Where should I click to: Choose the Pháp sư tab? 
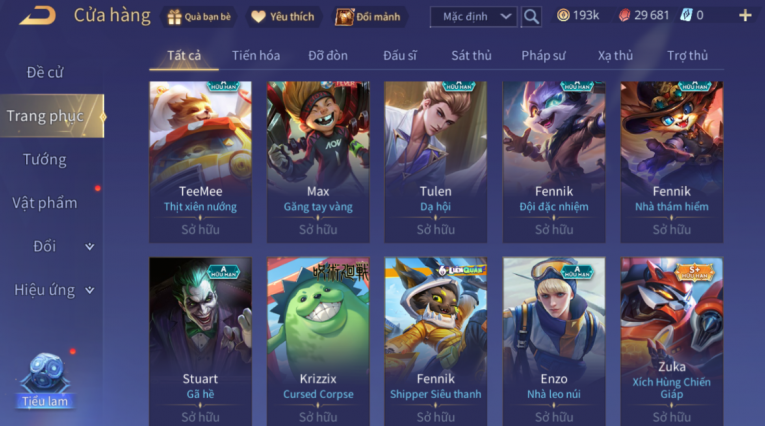point(545,56)
